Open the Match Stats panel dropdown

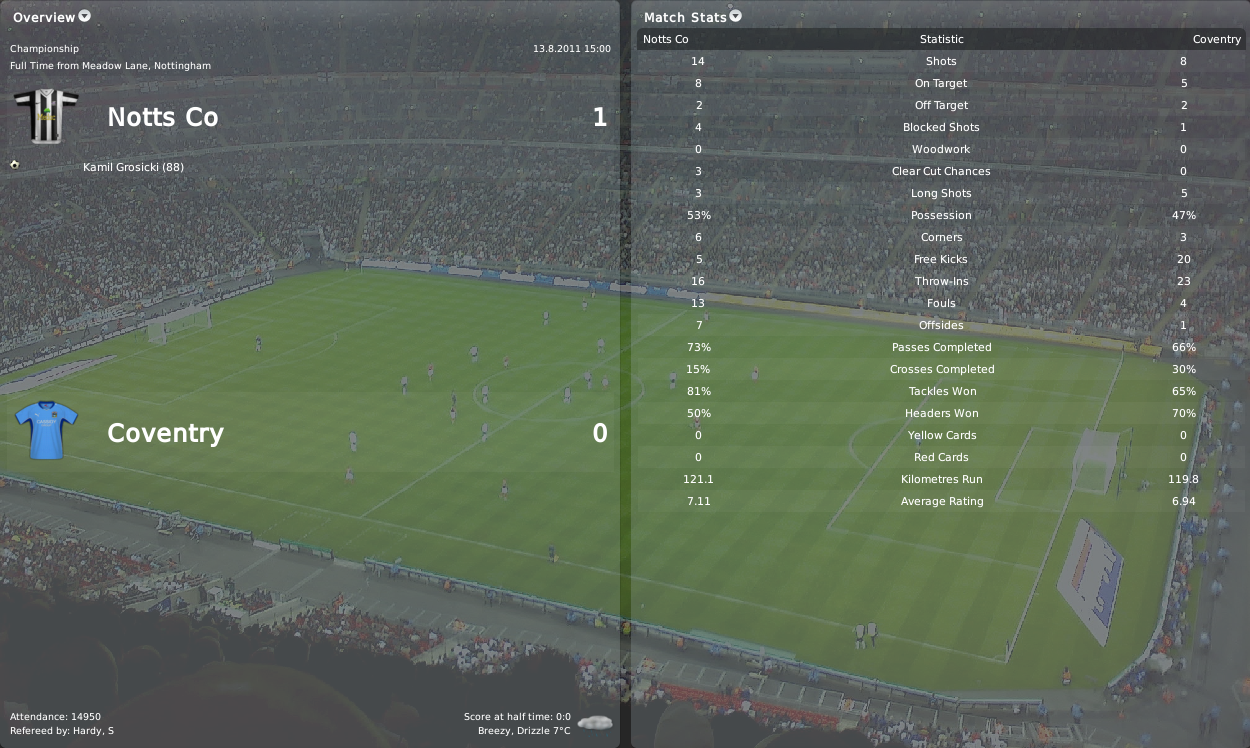736,16
